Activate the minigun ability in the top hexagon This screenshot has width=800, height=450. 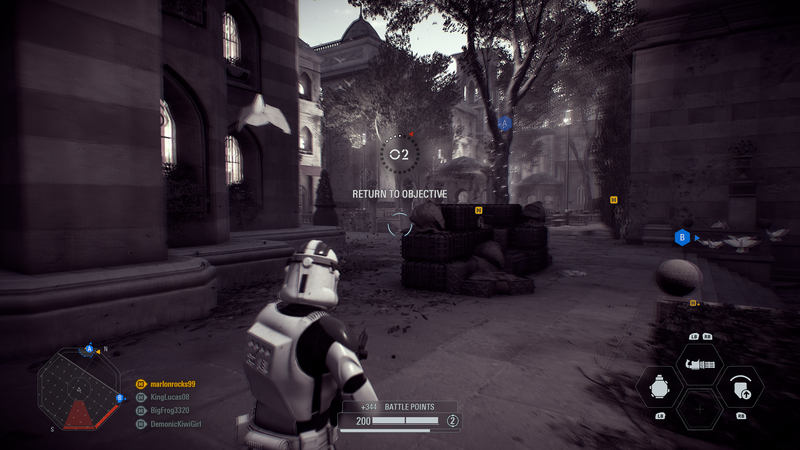[x=700, y=364]
